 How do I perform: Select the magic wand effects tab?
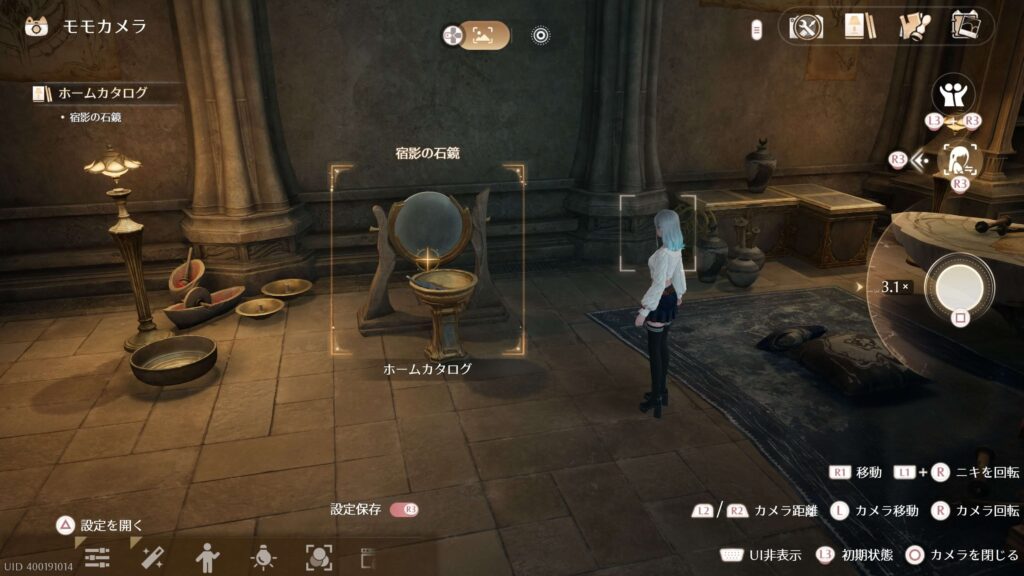152,557
